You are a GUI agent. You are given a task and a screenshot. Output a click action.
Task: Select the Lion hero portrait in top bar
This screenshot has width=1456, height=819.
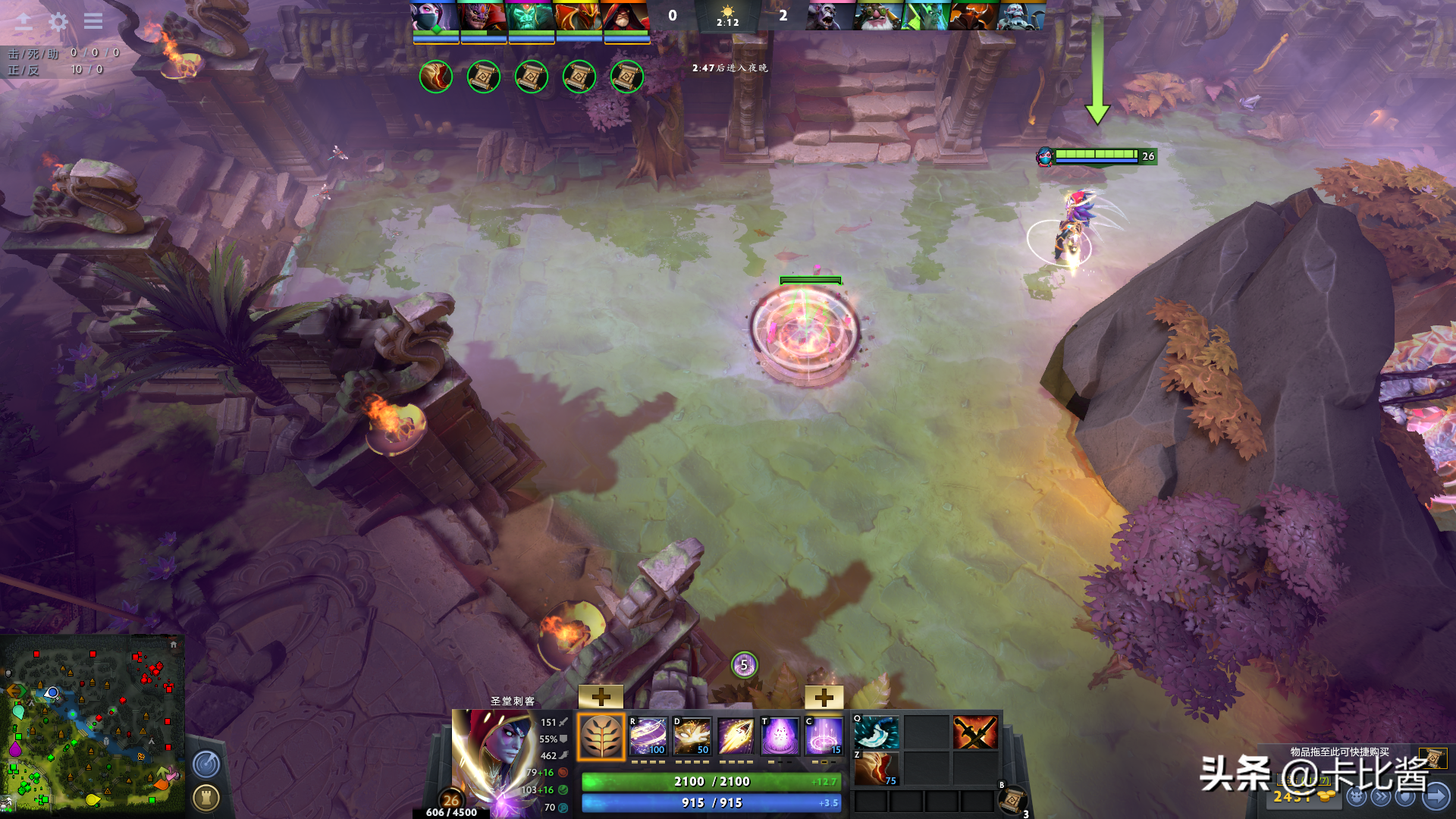483,16
